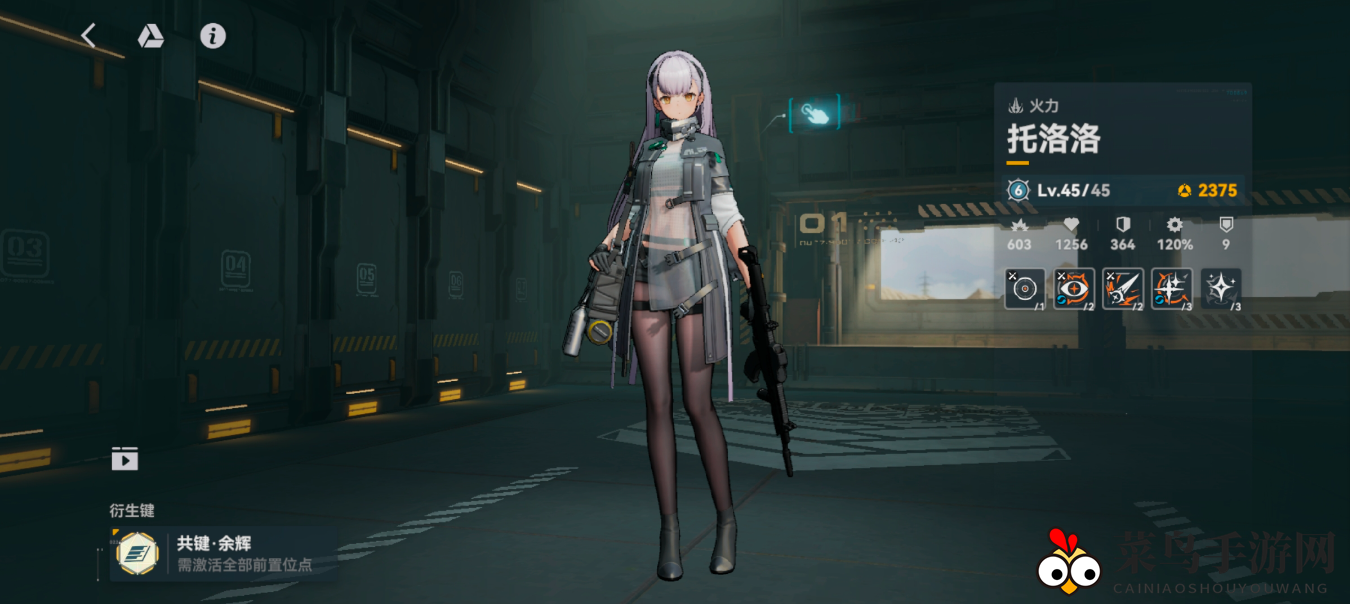The image size is (1350, 604).
Task: Open the Lv.45/45 level bar
Action: pyautogui.click(x=1124, y=190)
